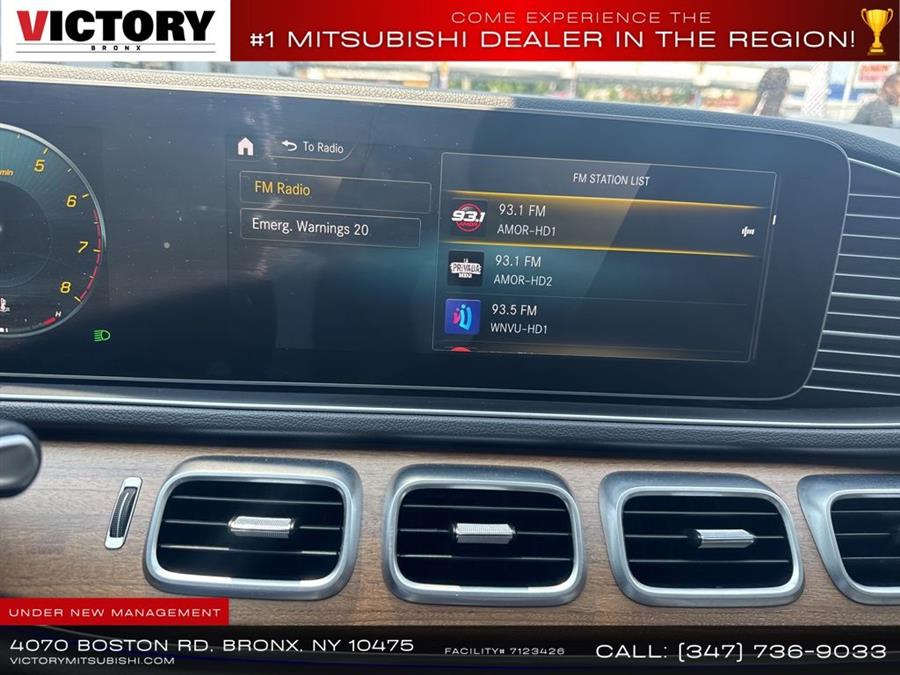The image size is (900, 675).
Task: Tune to 93.5 FM WNVU-HD1
Action: click(598, 318)
